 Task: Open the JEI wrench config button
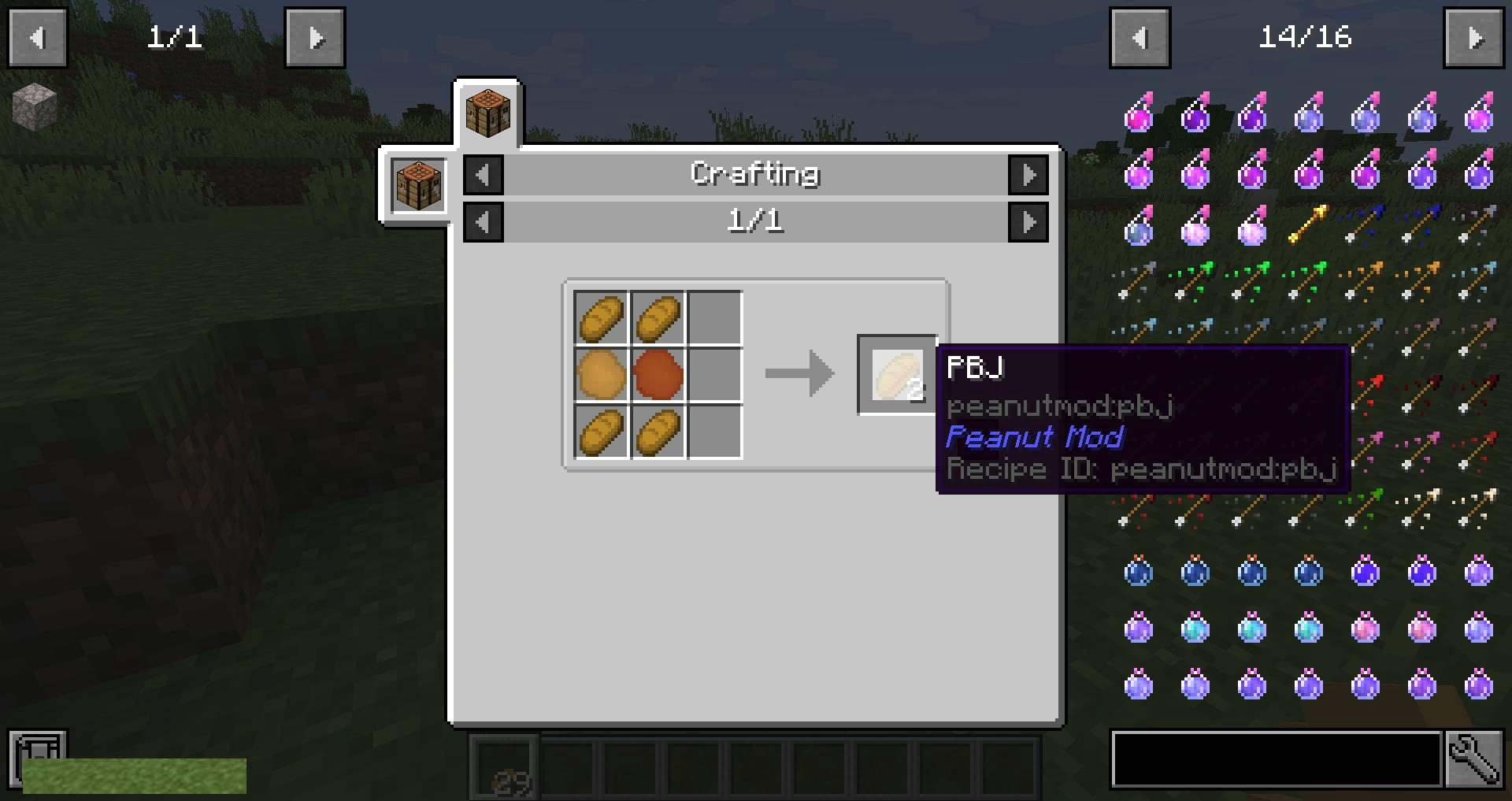pos(1474,760)
